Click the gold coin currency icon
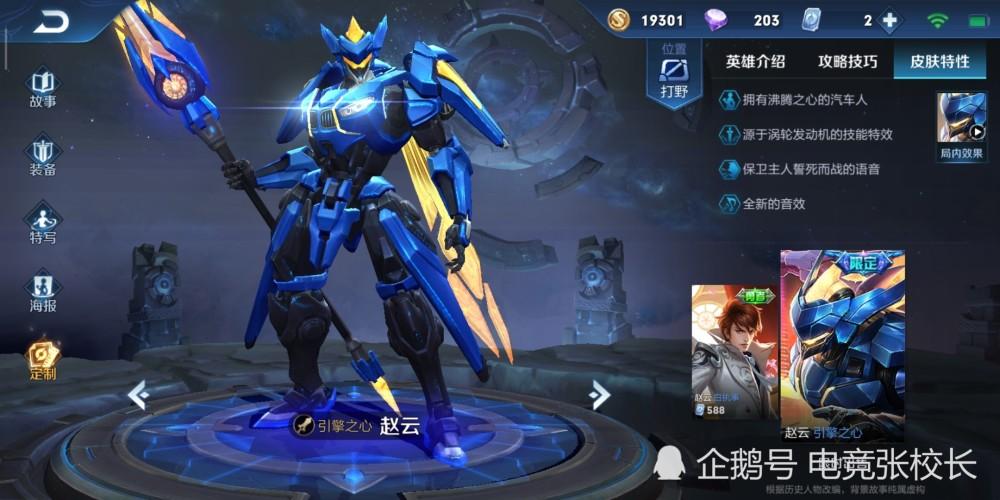 tap(620, 20)
